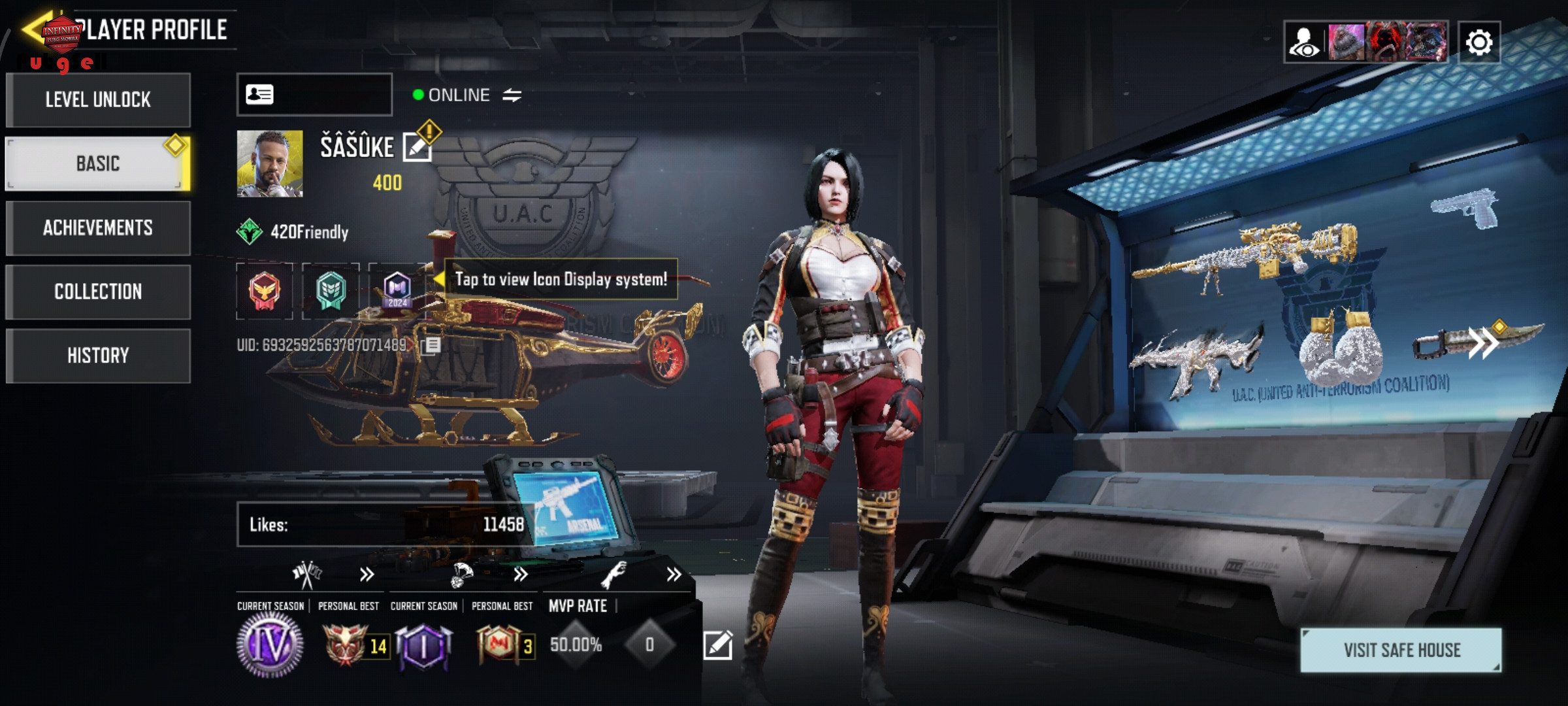Go back using the yellow arrow
Viewport: 1568px width, 706px height.
33,29
